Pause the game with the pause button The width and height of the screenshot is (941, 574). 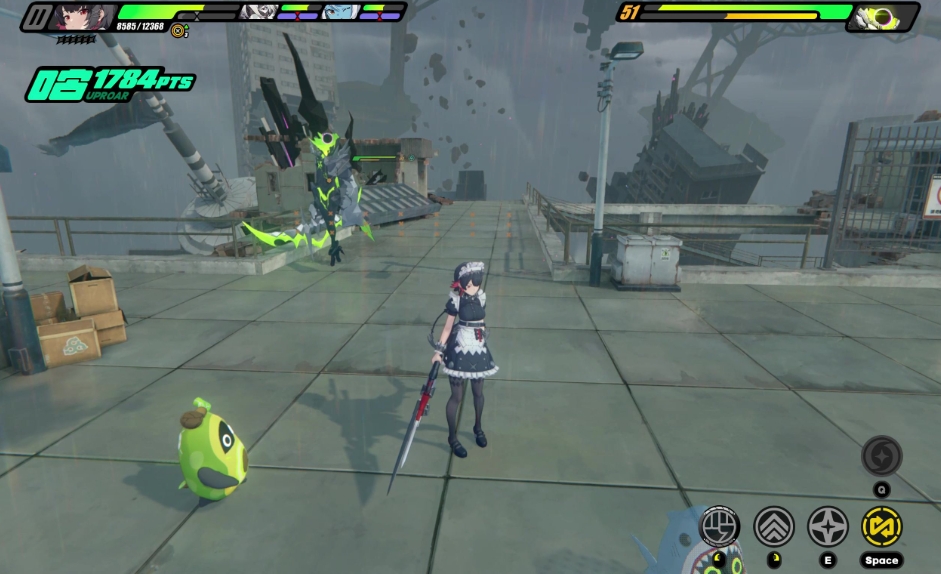coord(38,16)
